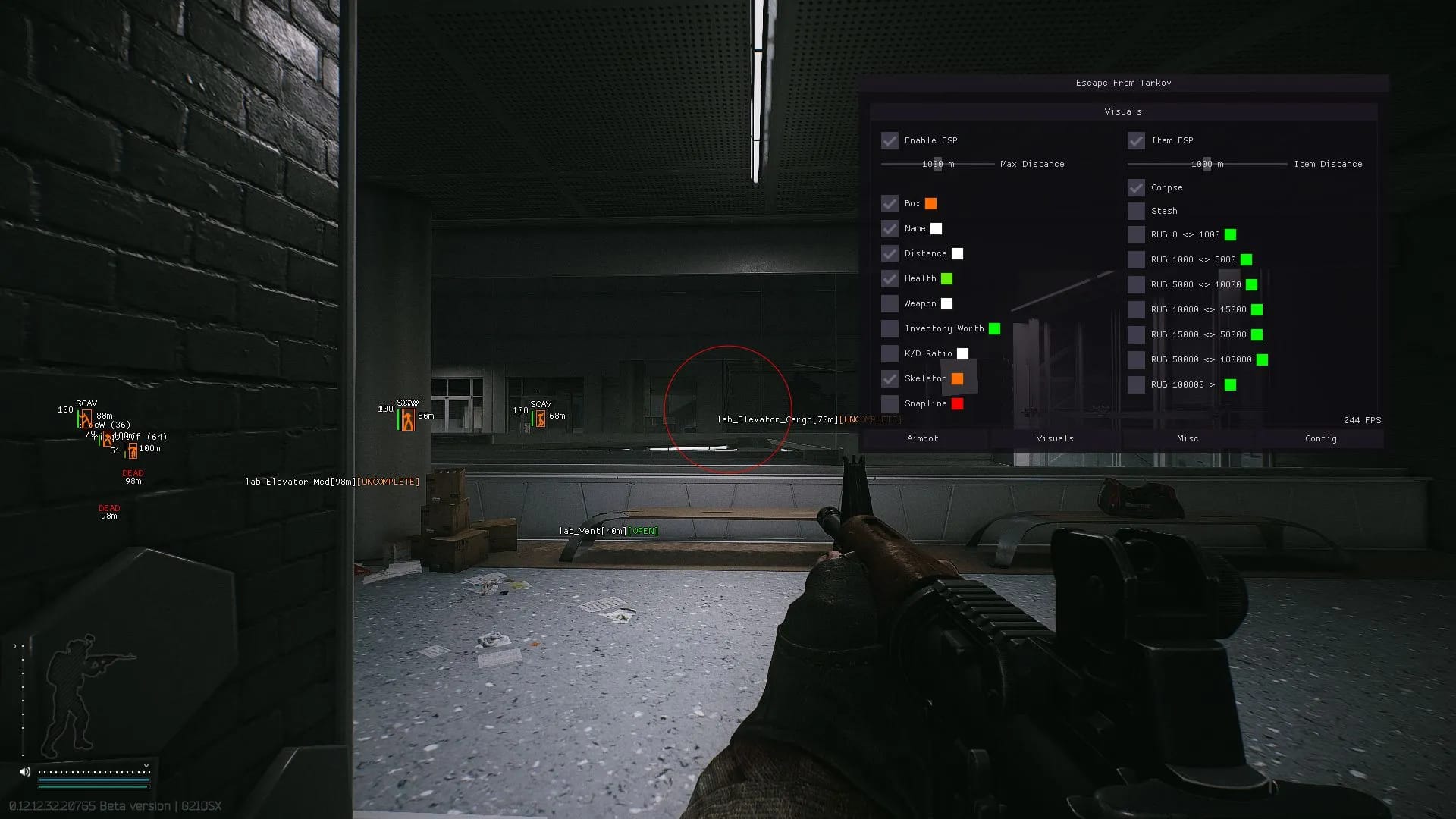Image resolution: width=1456 pixels, height=819 pixels.
Task: Enable the Weapon checkbox
Action: (x=890, y=303)
